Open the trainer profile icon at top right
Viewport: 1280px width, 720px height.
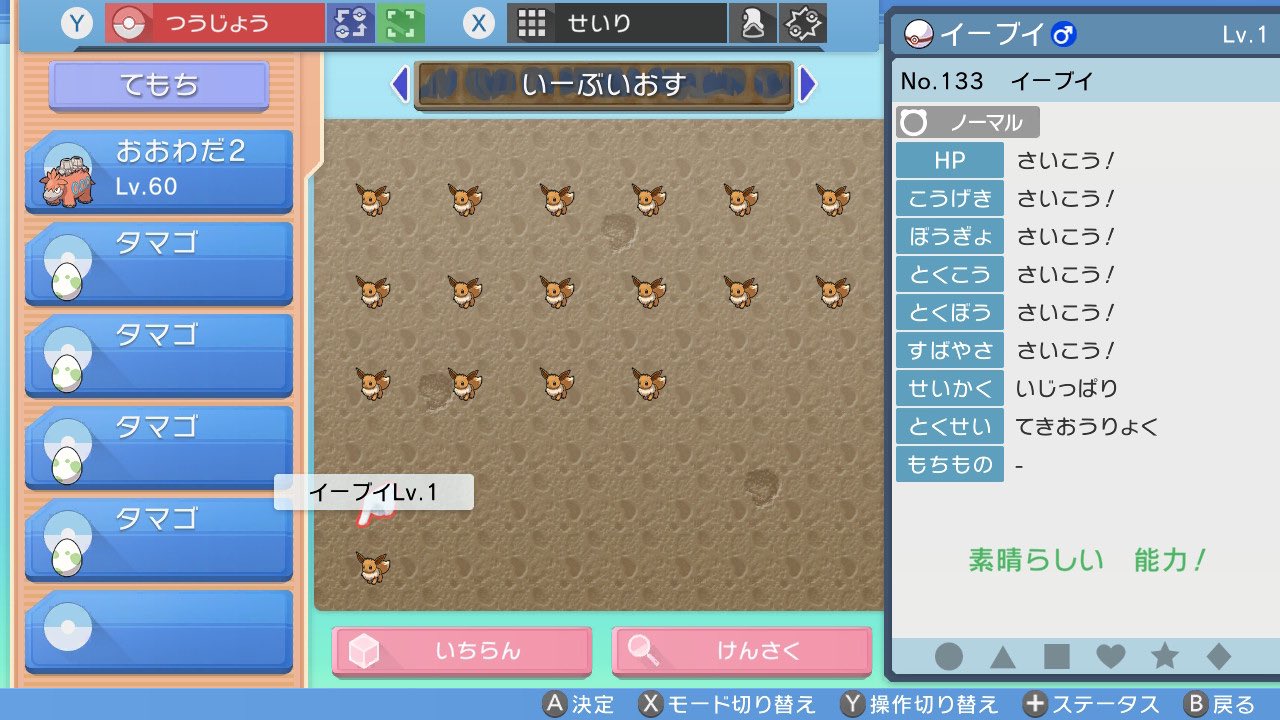753,22
